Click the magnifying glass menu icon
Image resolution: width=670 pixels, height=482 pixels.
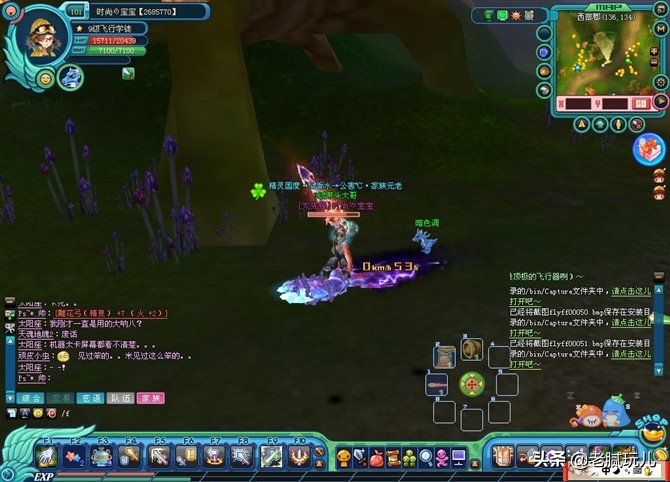coord(425,458)
